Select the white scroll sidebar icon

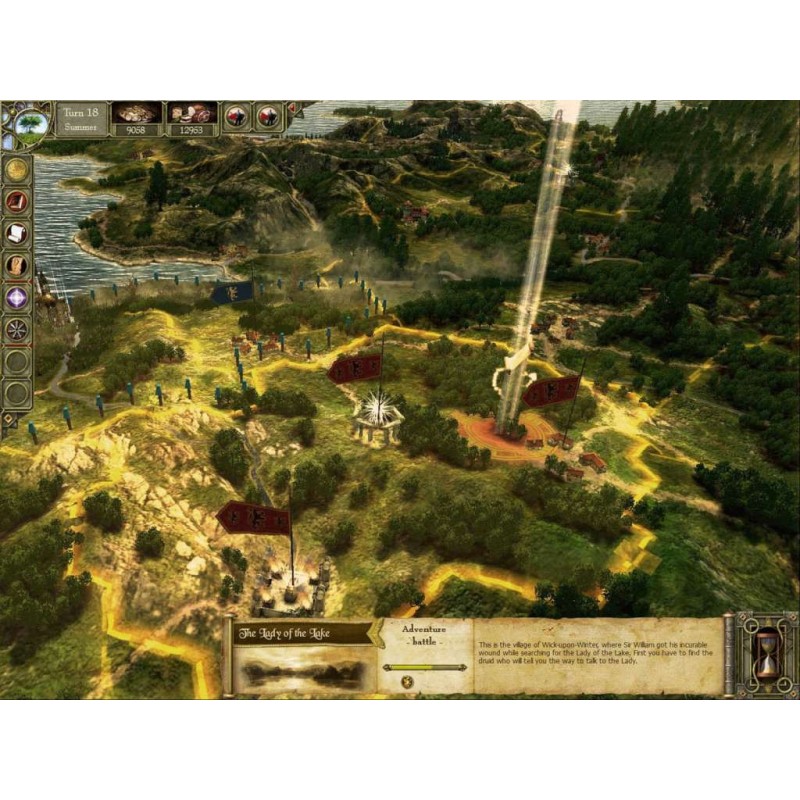point(17,234)
